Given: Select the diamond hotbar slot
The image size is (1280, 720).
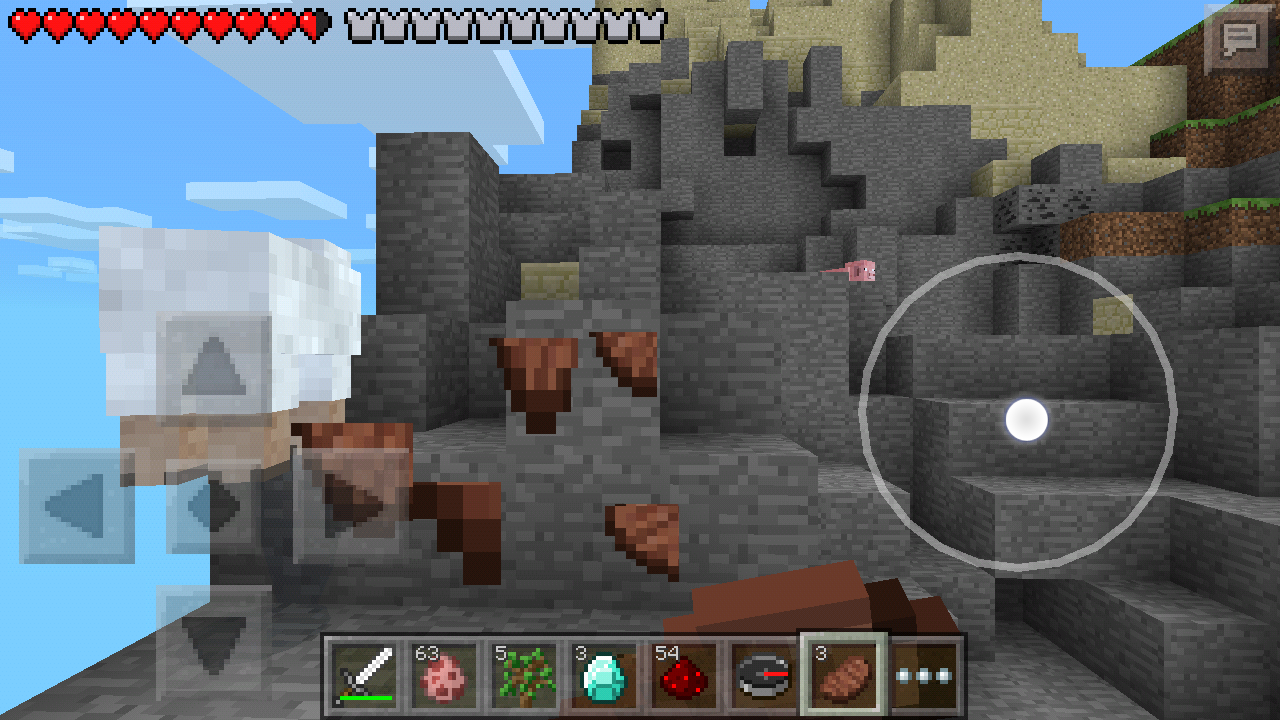Looking at the screenshot, I should click(602, 675).
